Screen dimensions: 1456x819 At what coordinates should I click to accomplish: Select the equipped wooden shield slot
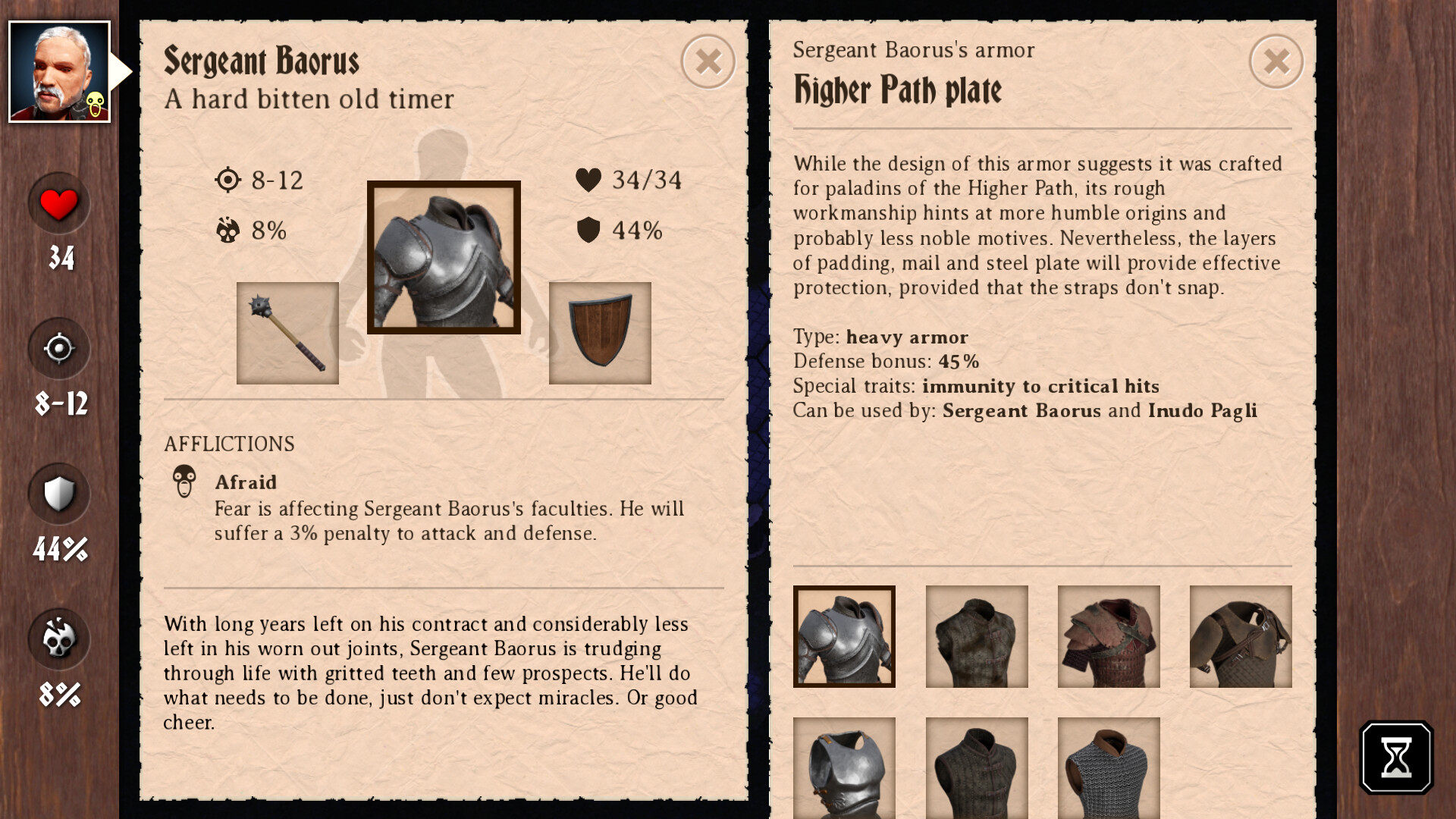[599, 333]
